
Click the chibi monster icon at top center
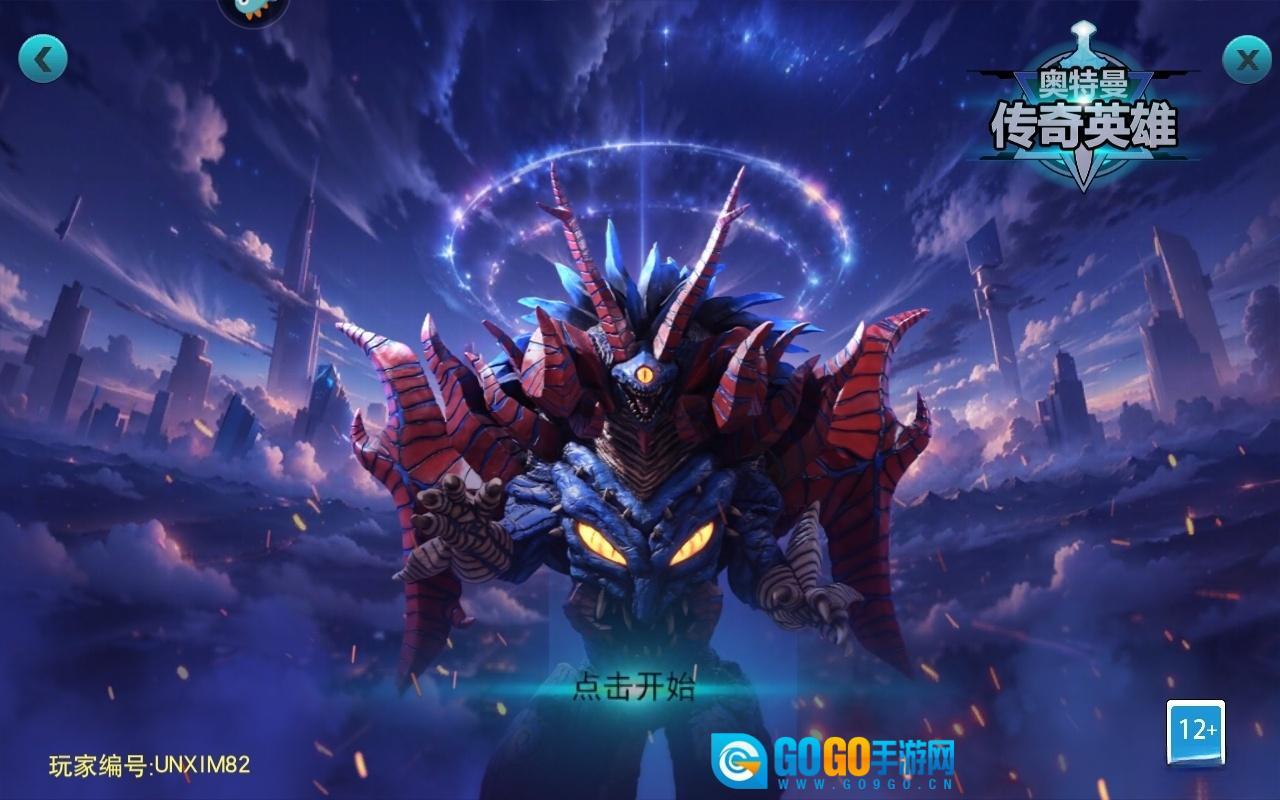(252, 8)
